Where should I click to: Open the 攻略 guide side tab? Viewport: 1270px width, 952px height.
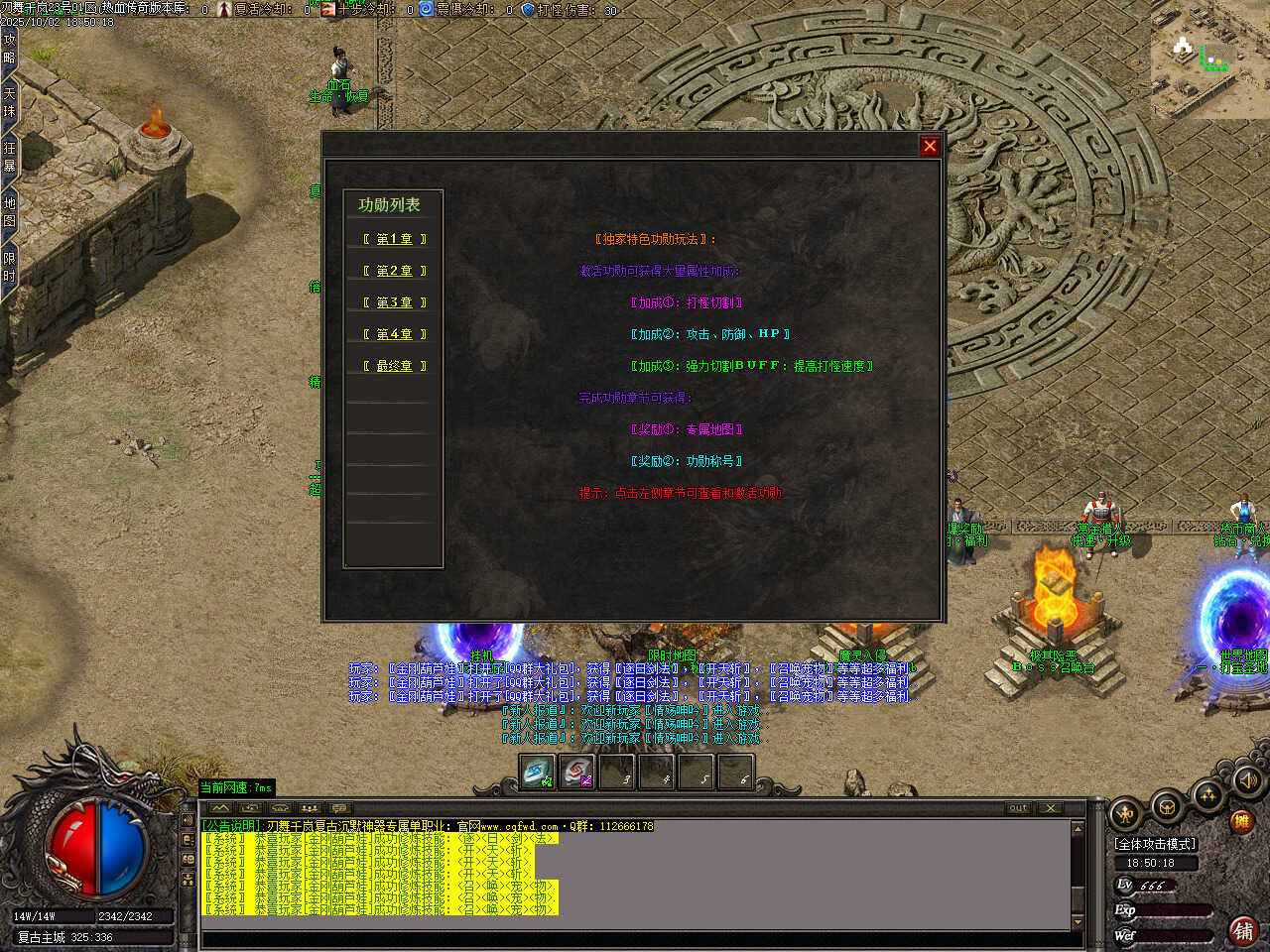click(9, 49)
